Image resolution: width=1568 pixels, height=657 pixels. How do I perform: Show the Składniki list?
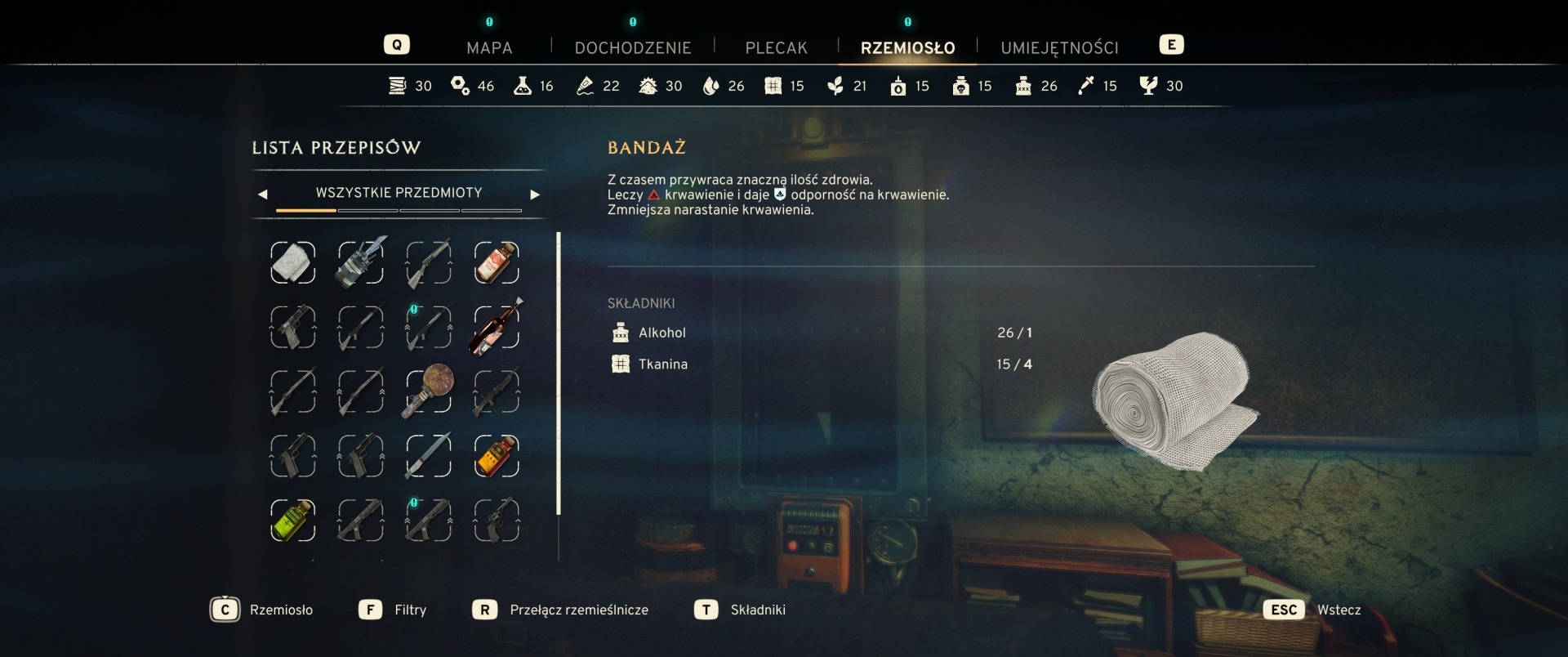706,610
